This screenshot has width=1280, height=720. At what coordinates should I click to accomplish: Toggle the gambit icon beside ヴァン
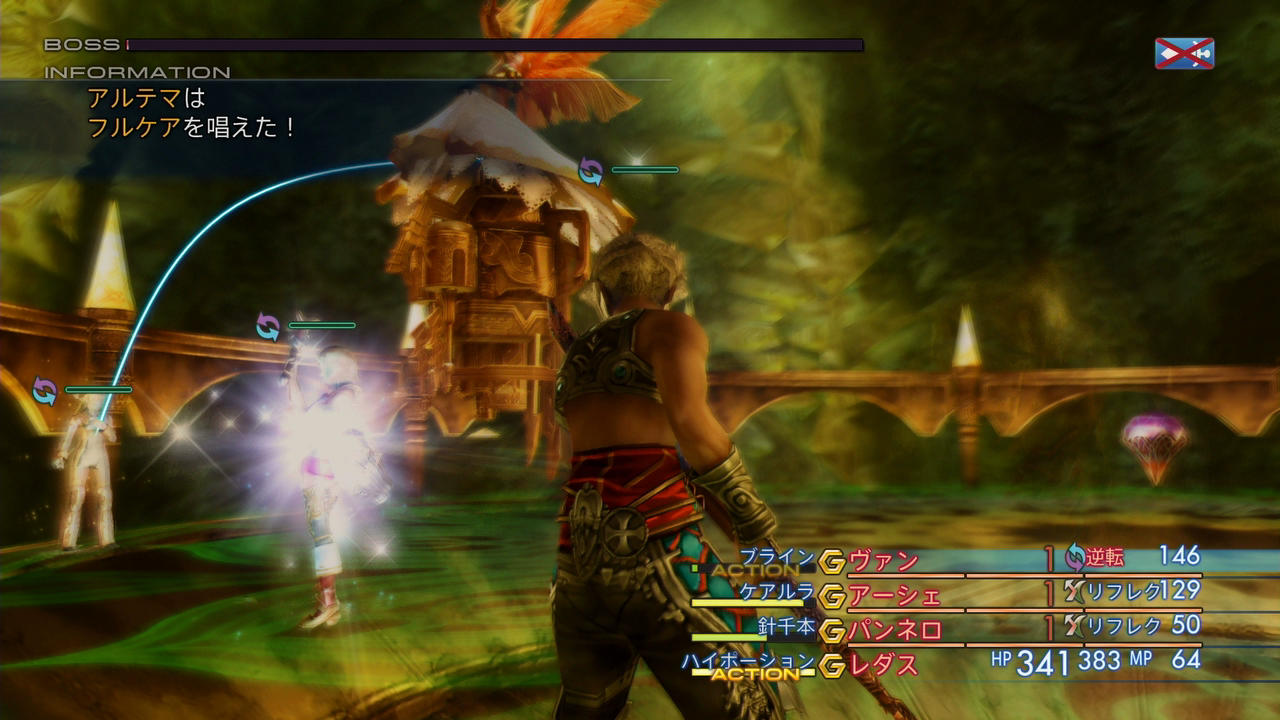(x=832, y=562)
